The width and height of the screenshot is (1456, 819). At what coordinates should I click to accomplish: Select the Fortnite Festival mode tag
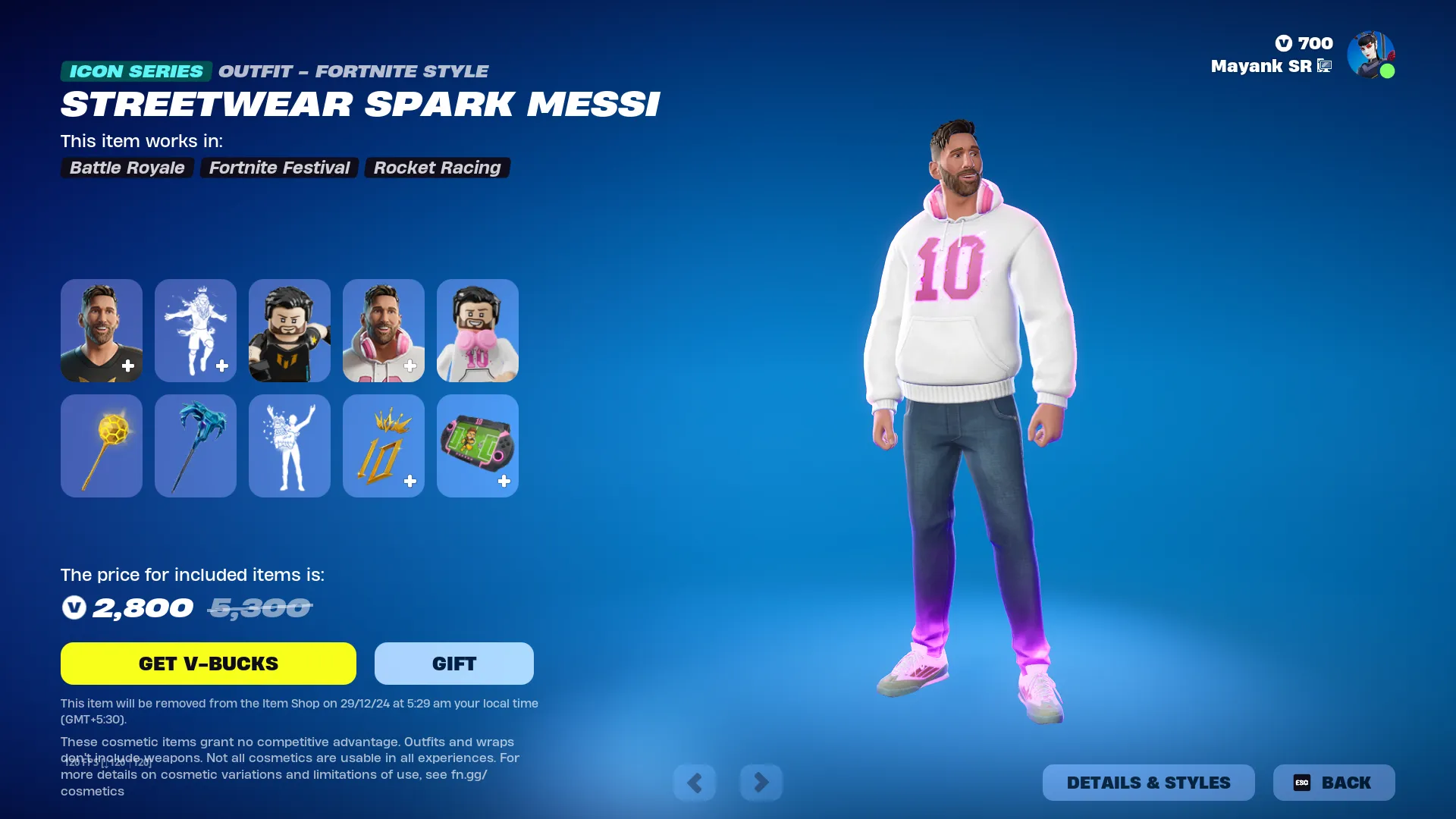[x=279, y=168]
